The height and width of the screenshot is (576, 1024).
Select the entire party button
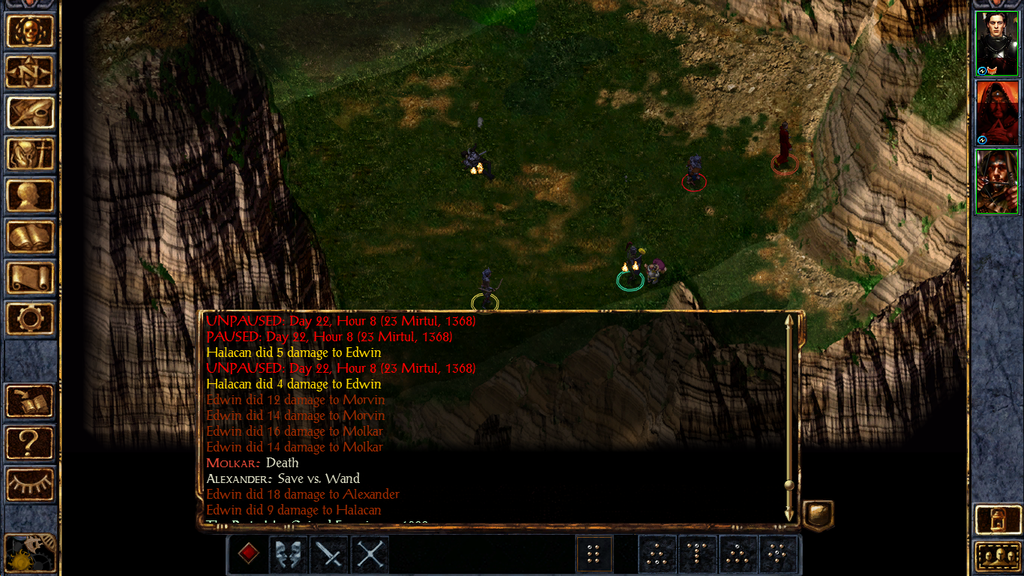[x=996, y=556]
